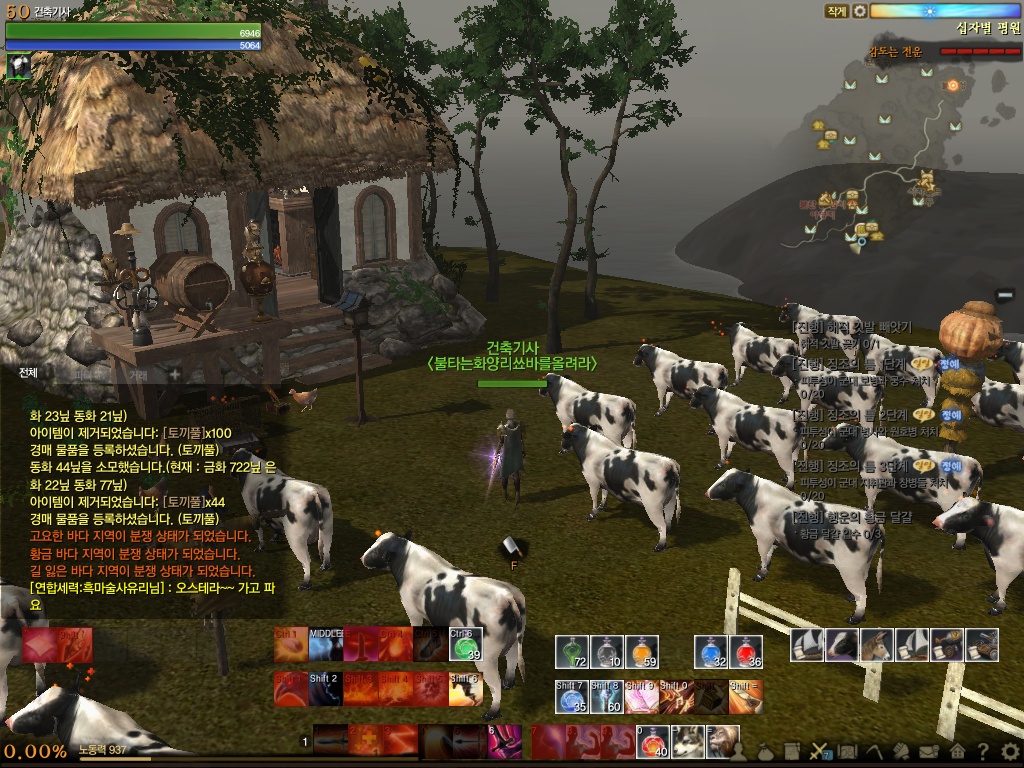Use the red potion in slot 0
This screenshot has height=768, width=1024.
coord(652,742)
